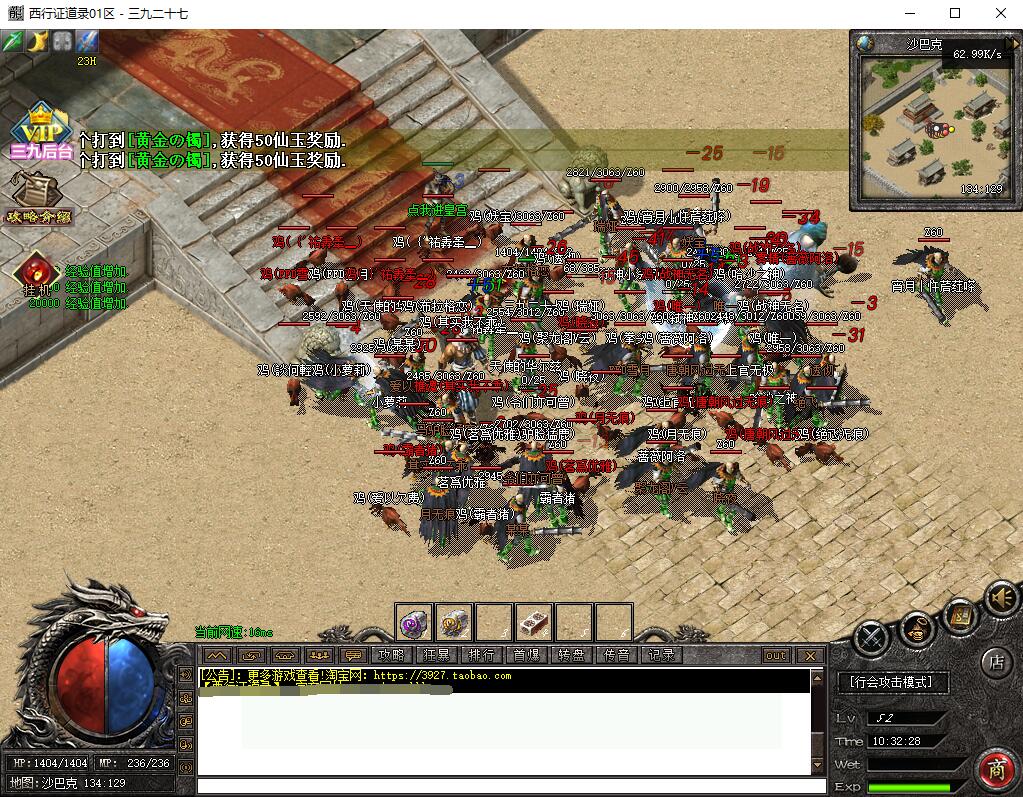This screenshot has height=797, width=1023.
Task: Select the red-and-white box hotbar item
Action: [x=534, y=622]
